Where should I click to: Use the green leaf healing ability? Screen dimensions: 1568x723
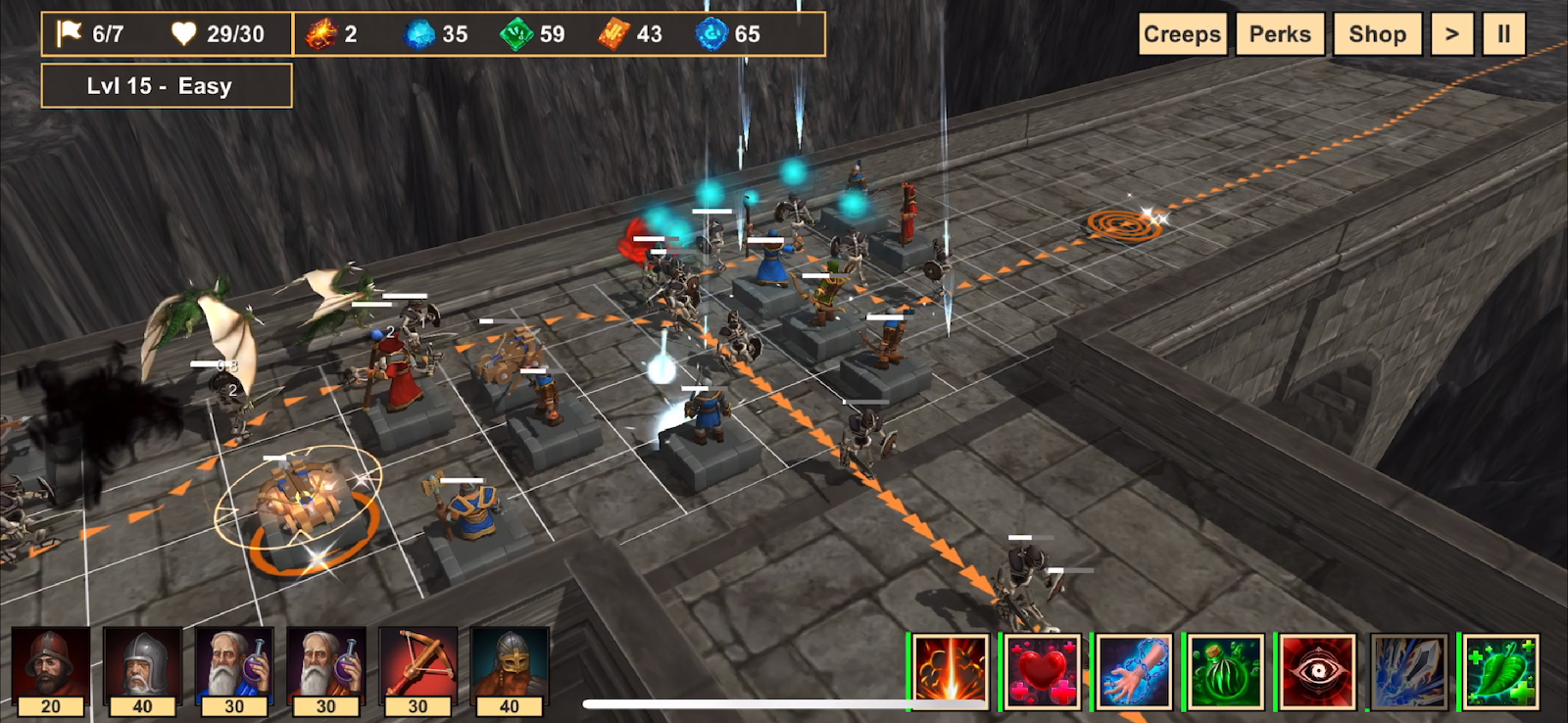tap(1500, 671)
